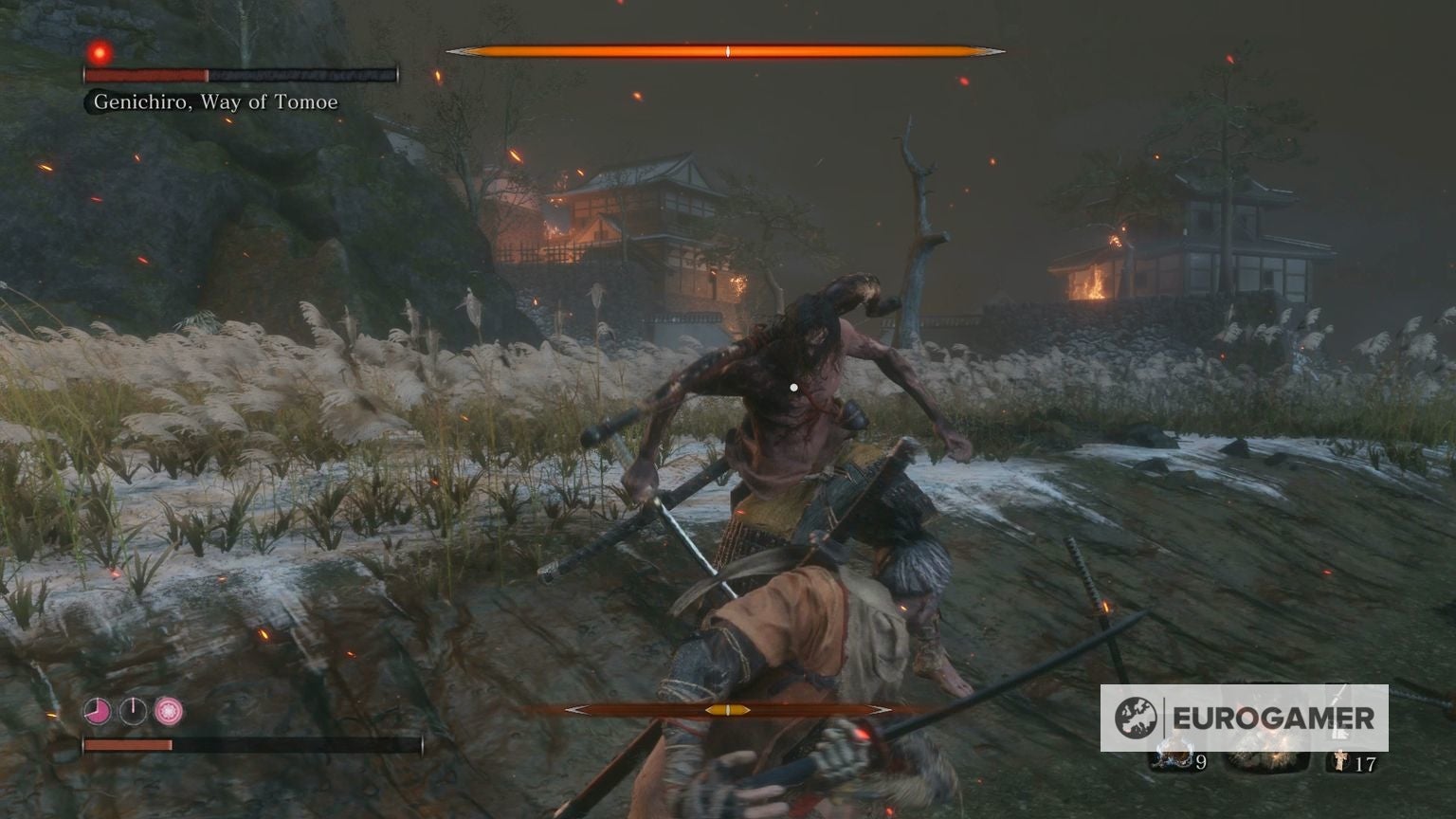Image resolution: width=1456 pixels, height=819 pixels.
Task: Click the white targeting reticle dot on Genichiro
Action: coord(792,388)
